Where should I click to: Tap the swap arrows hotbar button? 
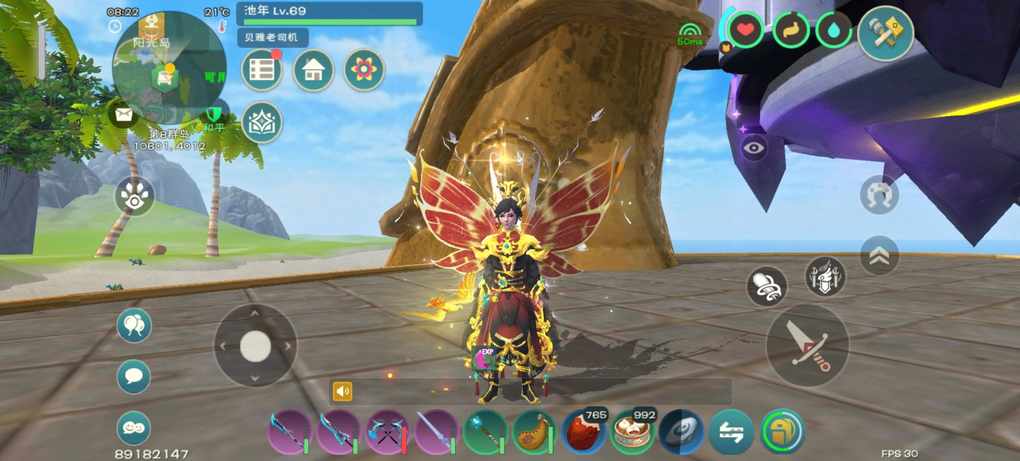point(731,433)
